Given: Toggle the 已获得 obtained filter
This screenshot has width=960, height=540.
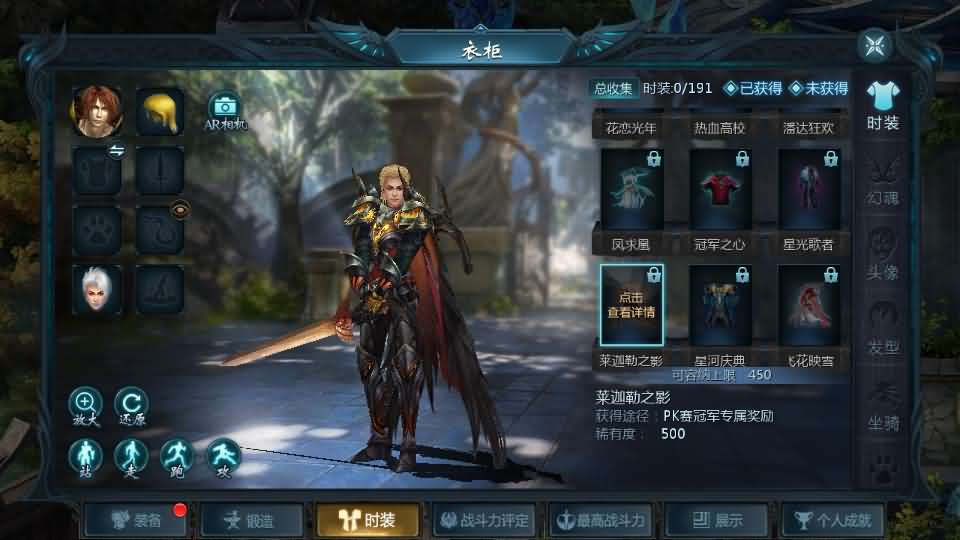Looking at the screenshot, I should tap(753, 88).
